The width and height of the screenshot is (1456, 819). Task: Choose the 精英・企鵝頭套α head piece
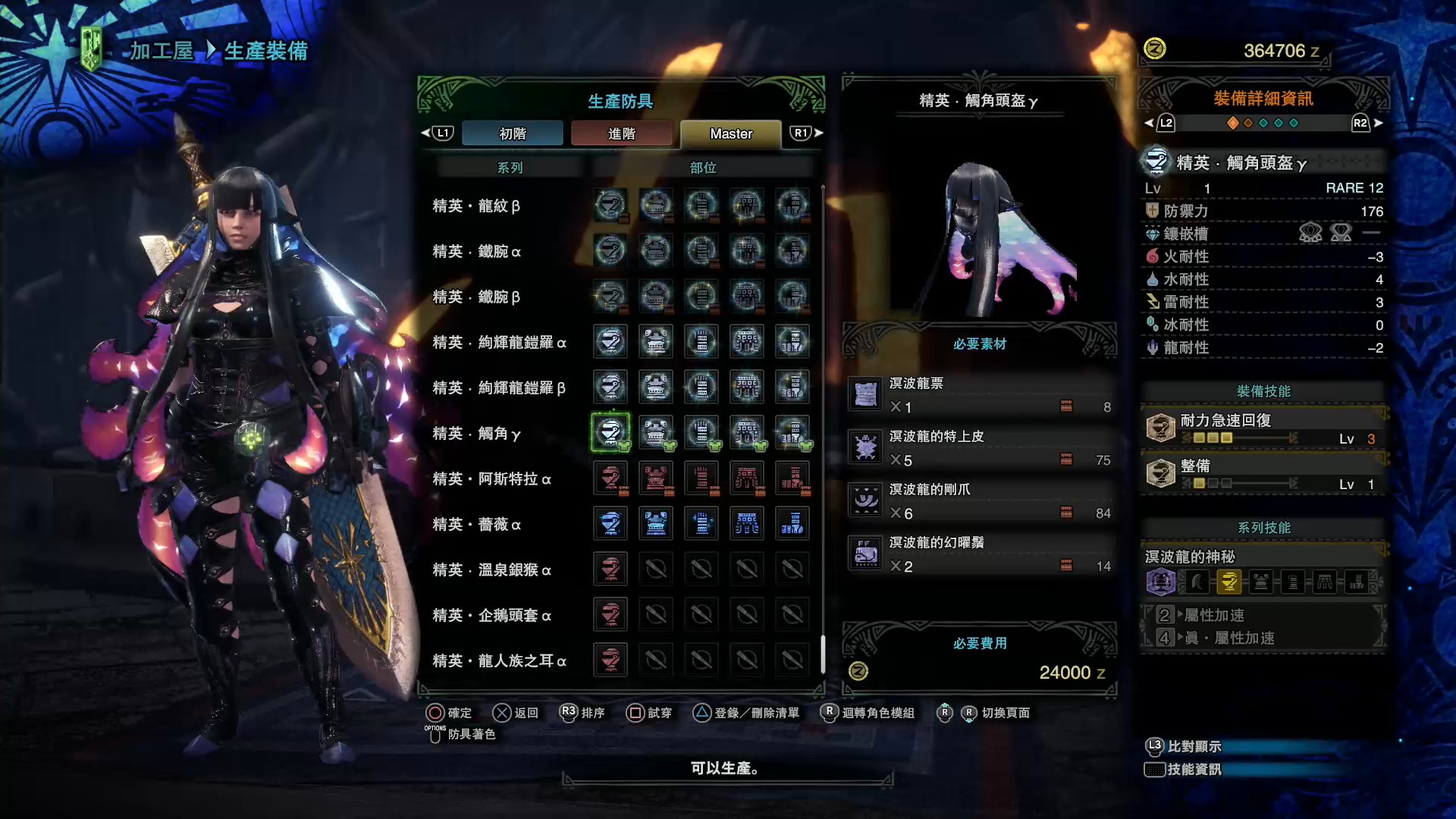click(x=610, y=615)
